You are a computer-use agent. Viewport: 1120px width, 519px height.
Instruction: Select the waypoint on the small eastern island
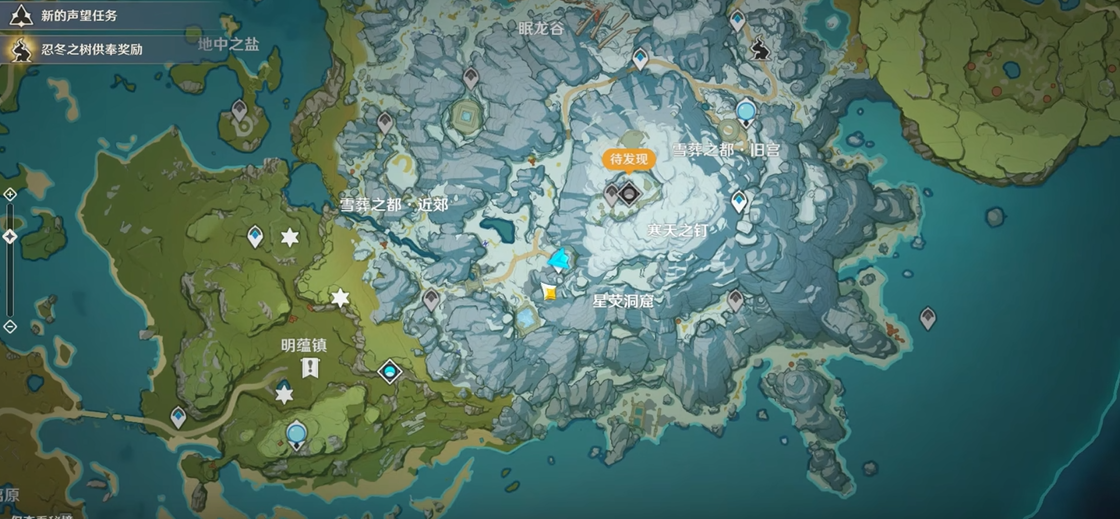(x=928, y=318)
